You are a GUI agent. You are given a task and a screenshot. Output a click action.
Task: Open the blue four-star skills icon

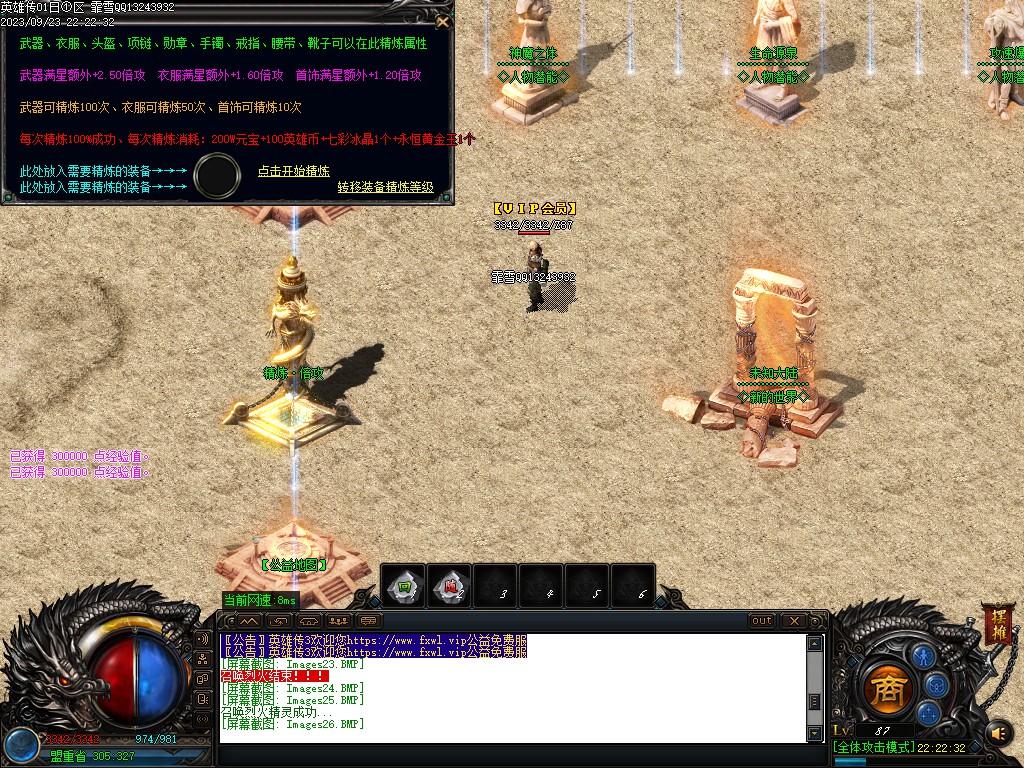click(929, 713)
